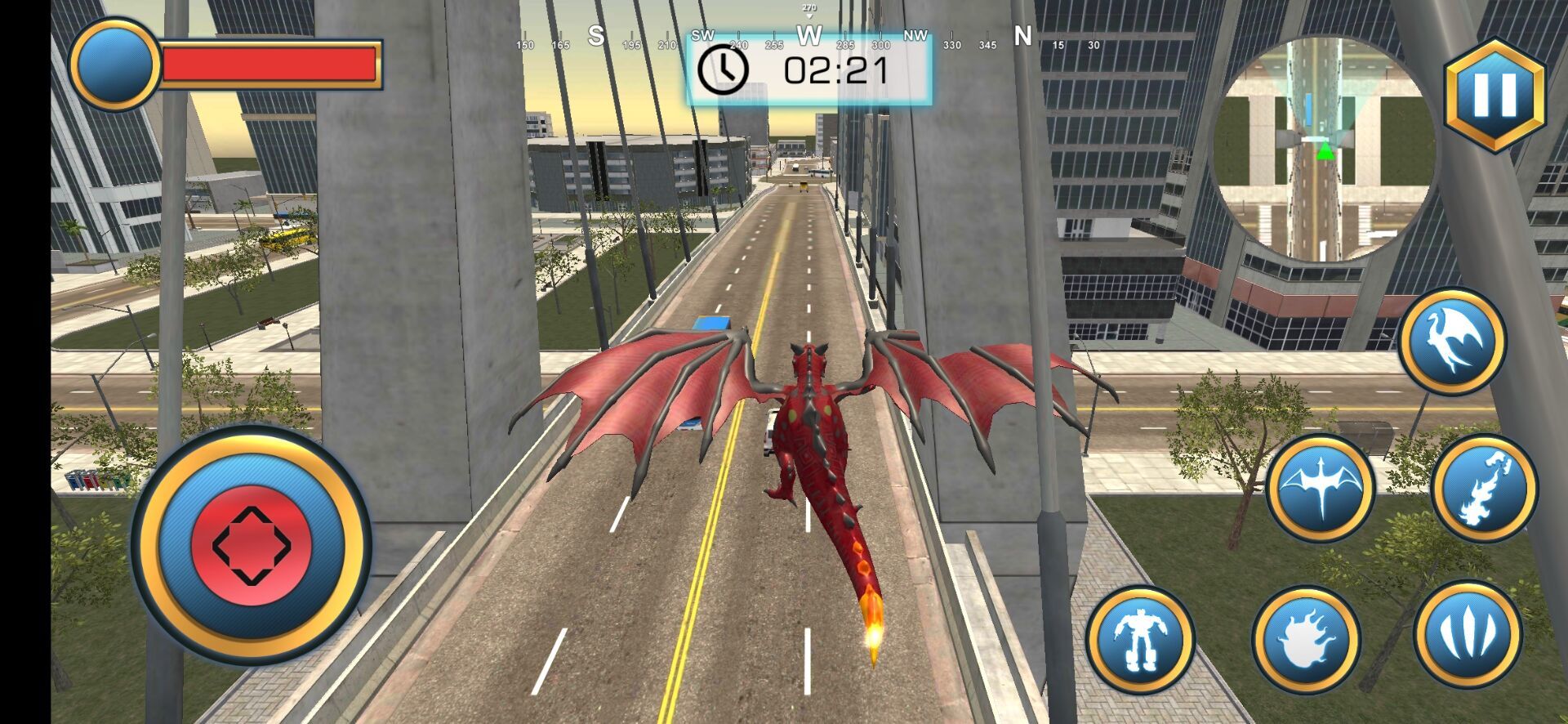
Task: Activate the flying dragon icon button
Action: pyautogui.click(x=1452, y=341)
